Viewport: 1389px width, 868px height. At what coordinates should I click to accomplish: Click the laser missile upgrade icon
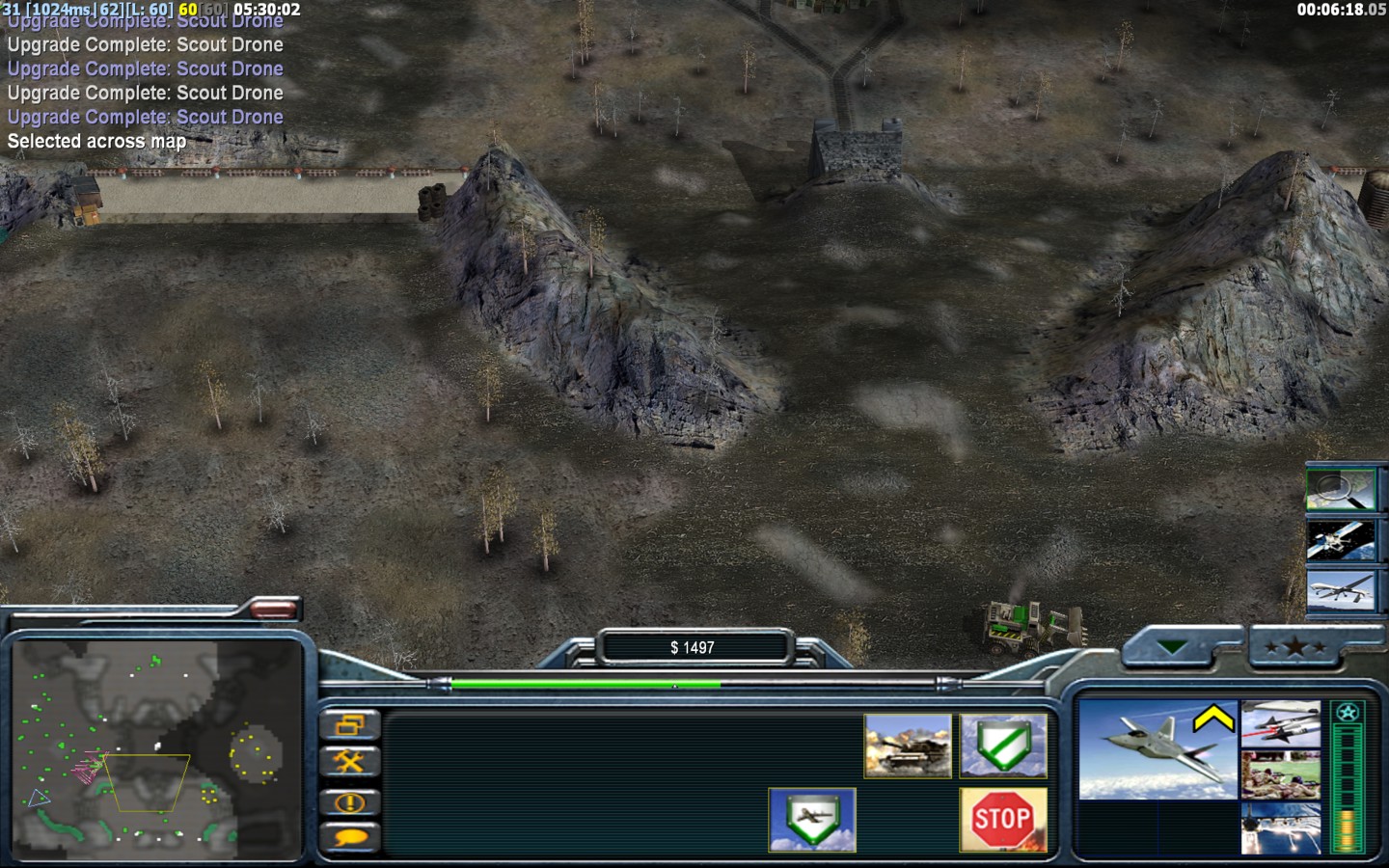(x=1280, y=724)
